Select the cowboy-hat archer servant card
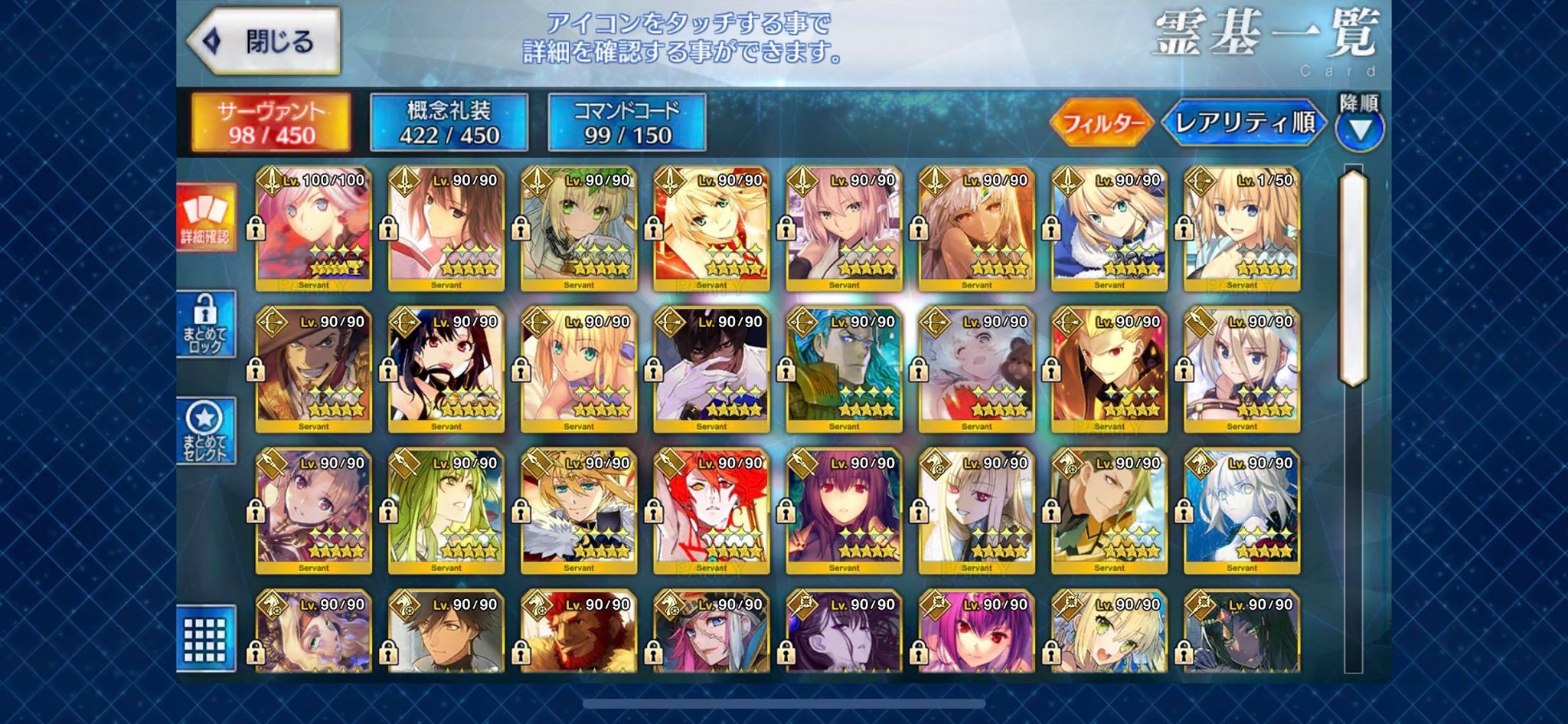 pyautogui.click(x=314, y=370)
